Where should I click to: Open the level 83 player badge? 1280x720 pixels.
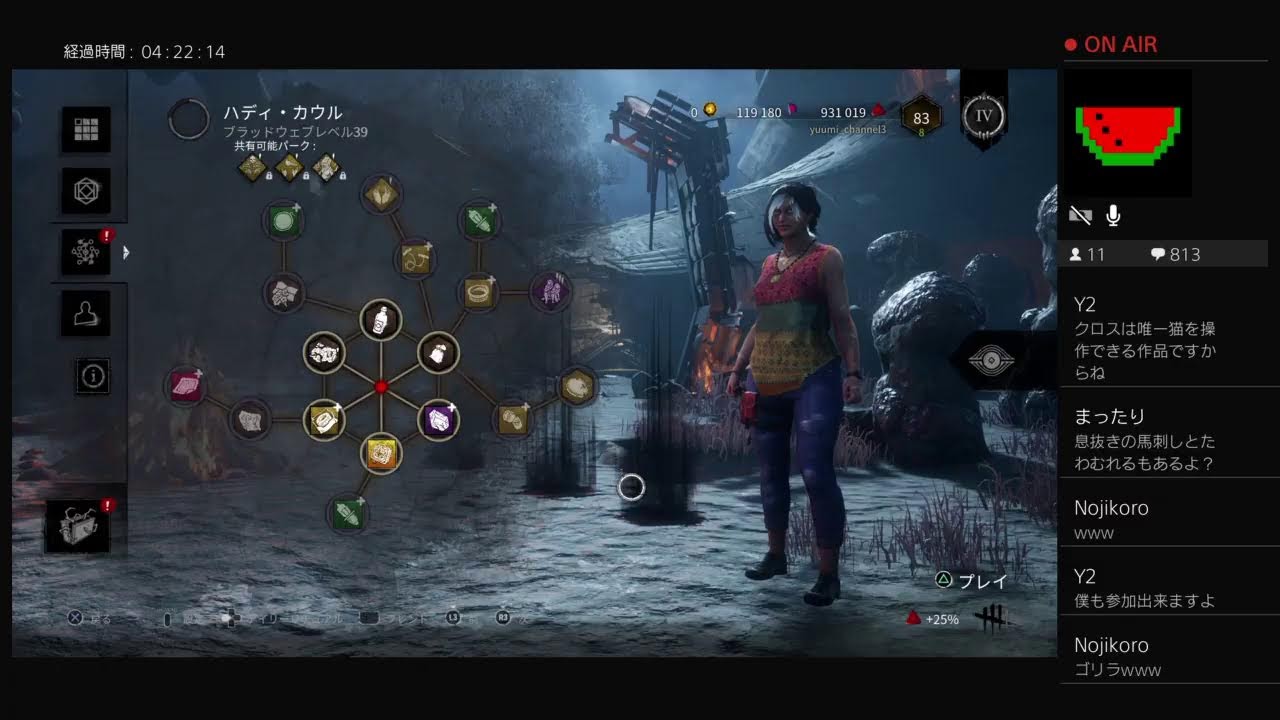click(921, 118)
